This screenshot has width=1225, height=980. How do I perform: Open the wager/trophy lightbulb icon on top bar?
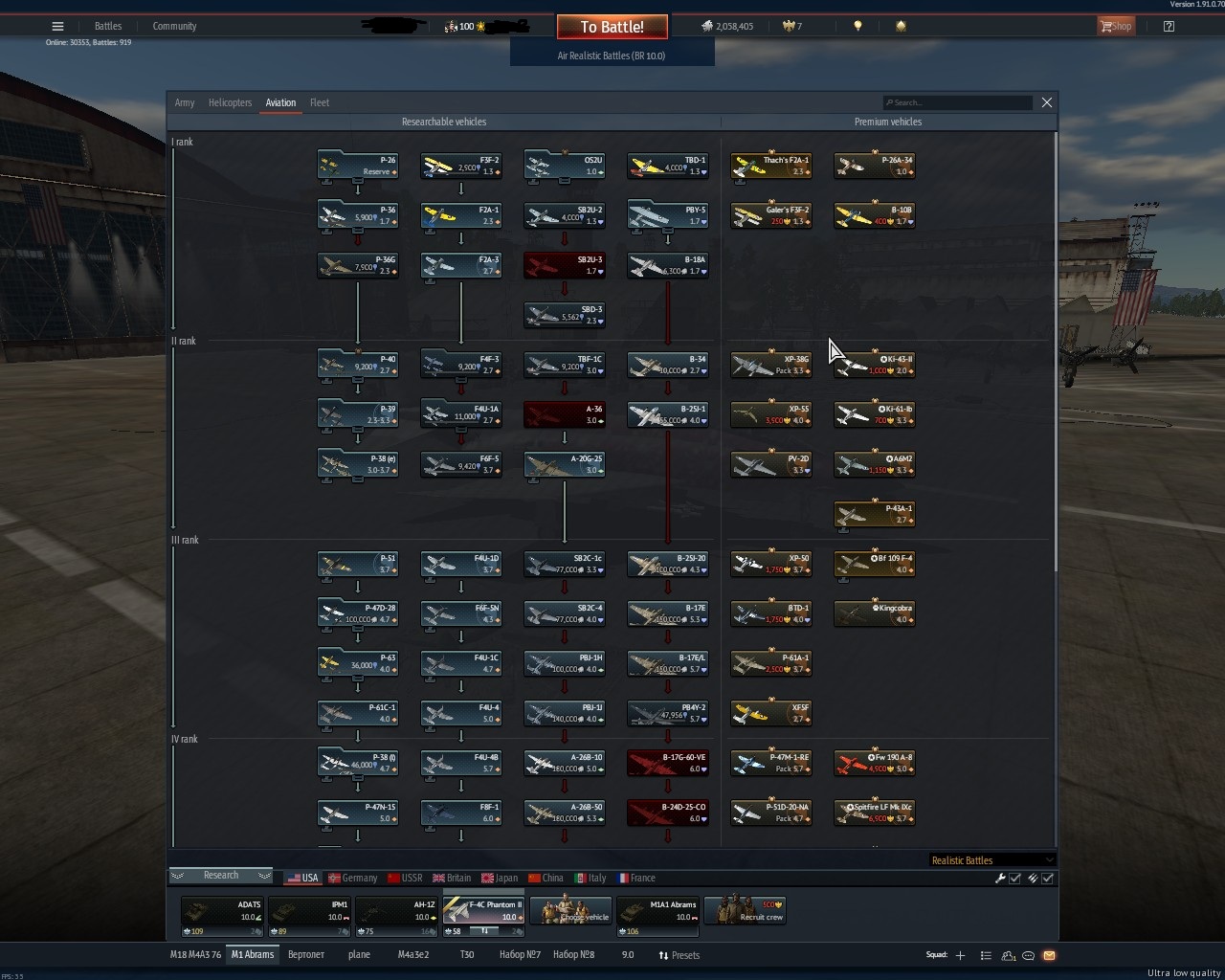pos(857,26)
